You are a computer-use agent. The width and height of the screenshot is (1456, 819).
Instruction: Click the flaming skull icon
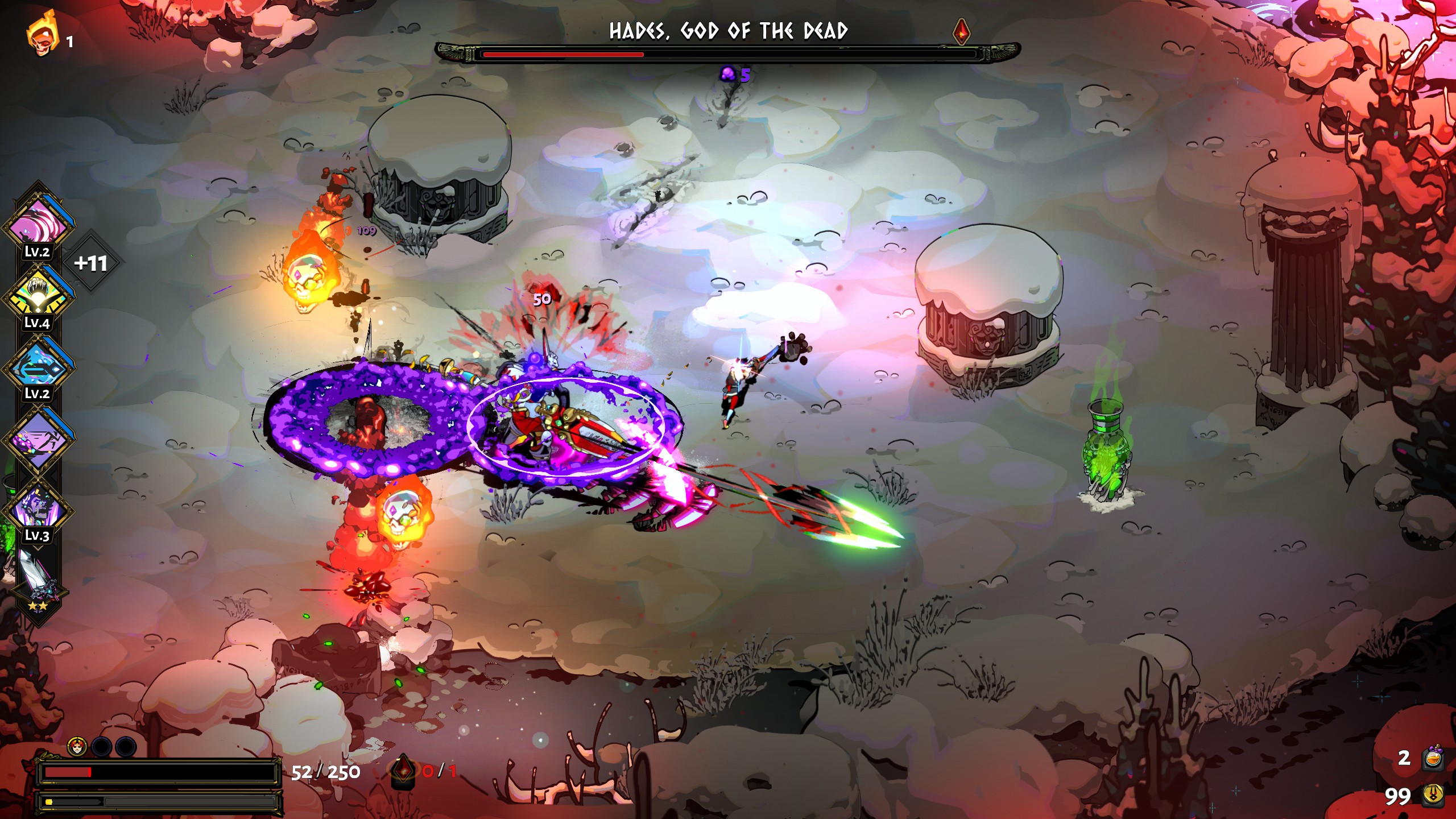(42, 35)
